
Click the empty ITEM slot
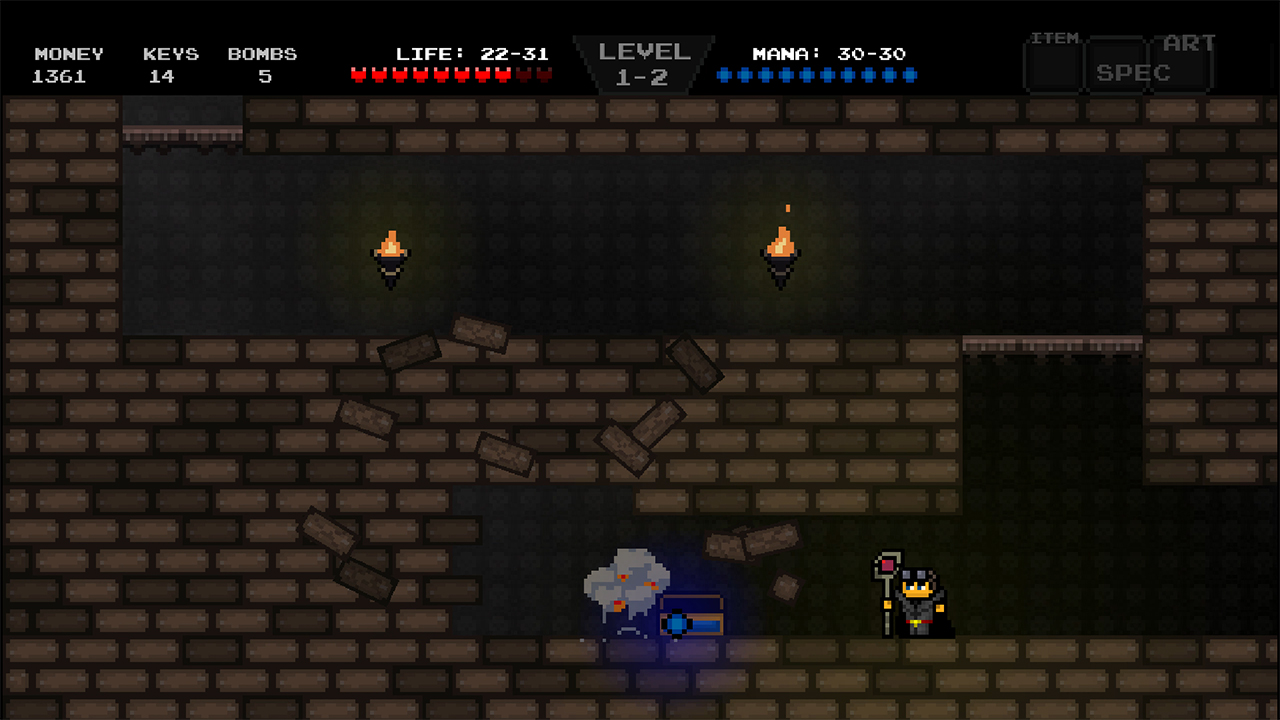[x=1052, y=66]
